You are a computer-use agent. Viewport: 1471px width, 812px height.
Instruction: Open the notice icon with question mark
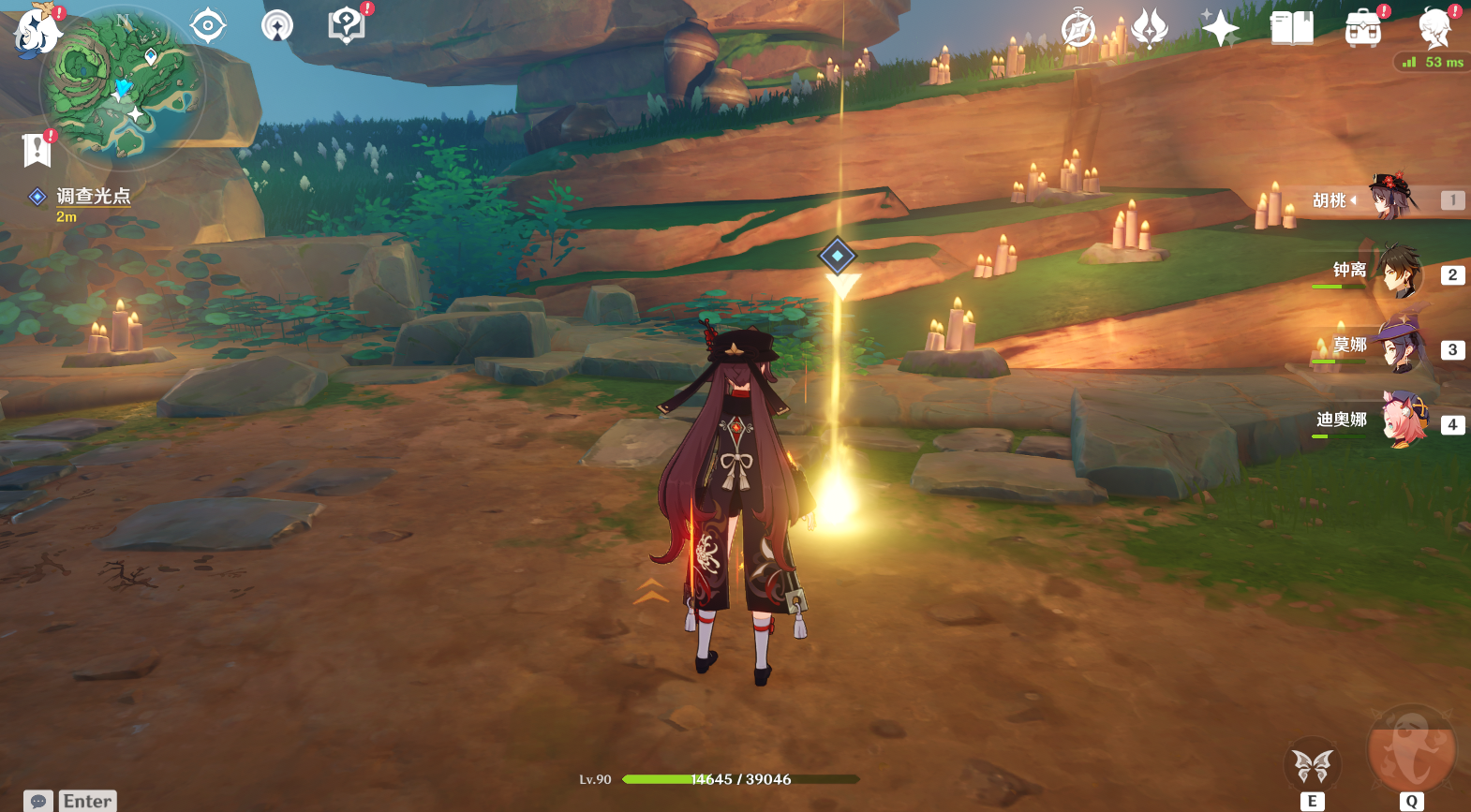[346, 25]
